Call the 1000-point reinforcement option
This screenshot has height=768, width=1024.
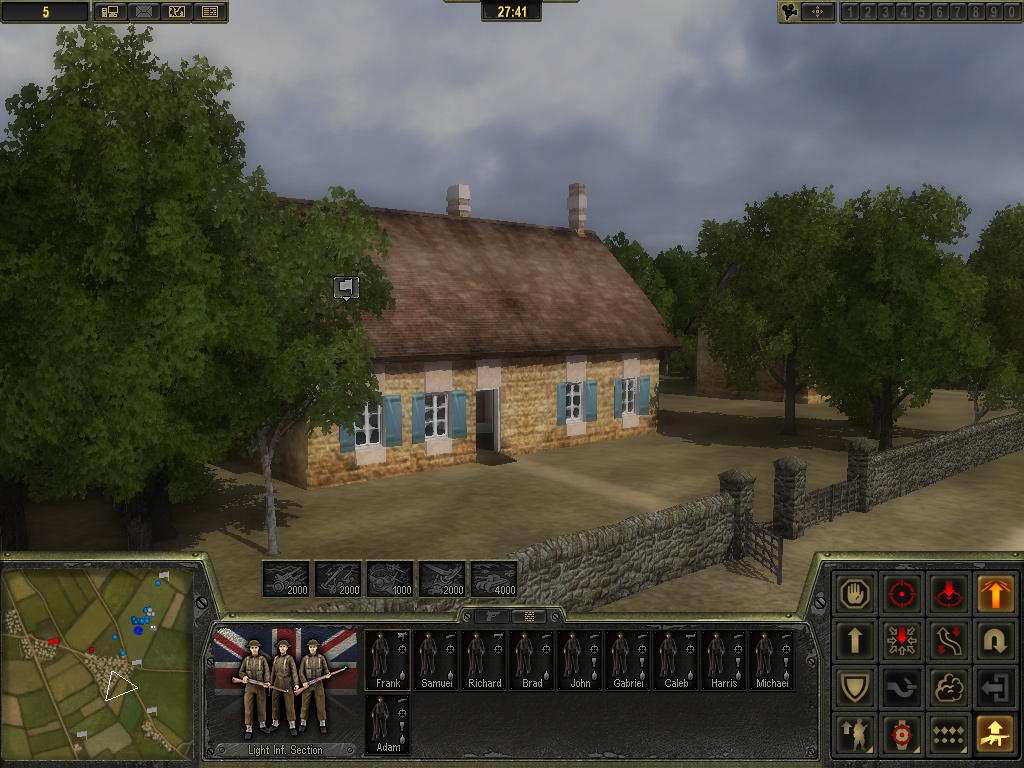click(x=390, y=579)
